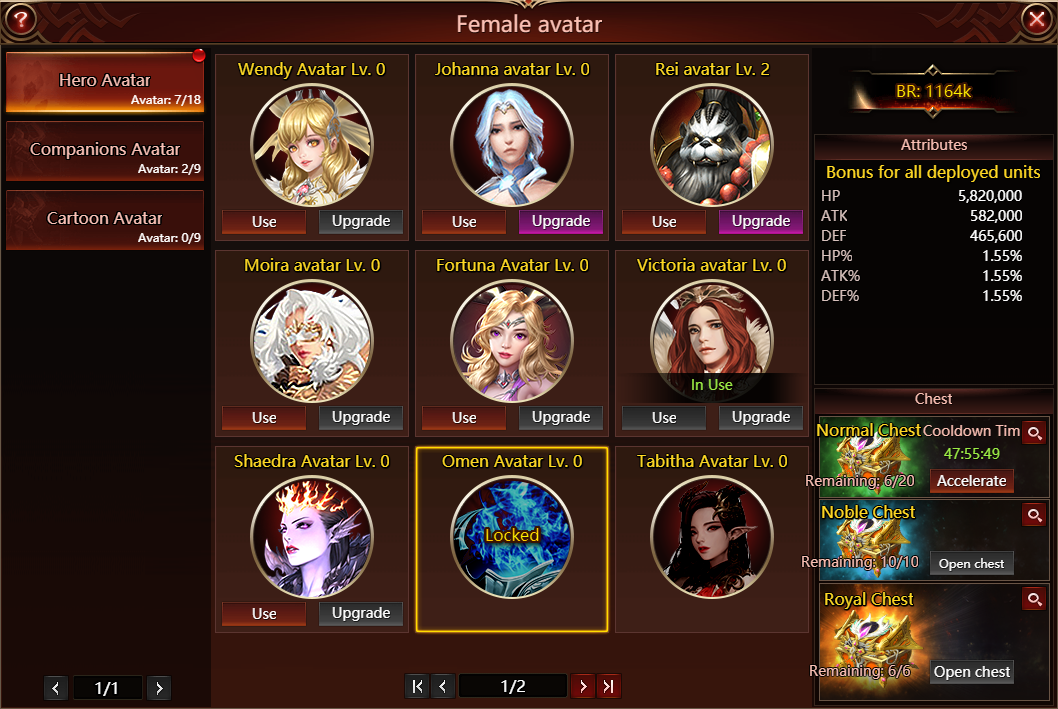Jump to last avatar page
The image size is (1058, 709).
click(608, 686)
